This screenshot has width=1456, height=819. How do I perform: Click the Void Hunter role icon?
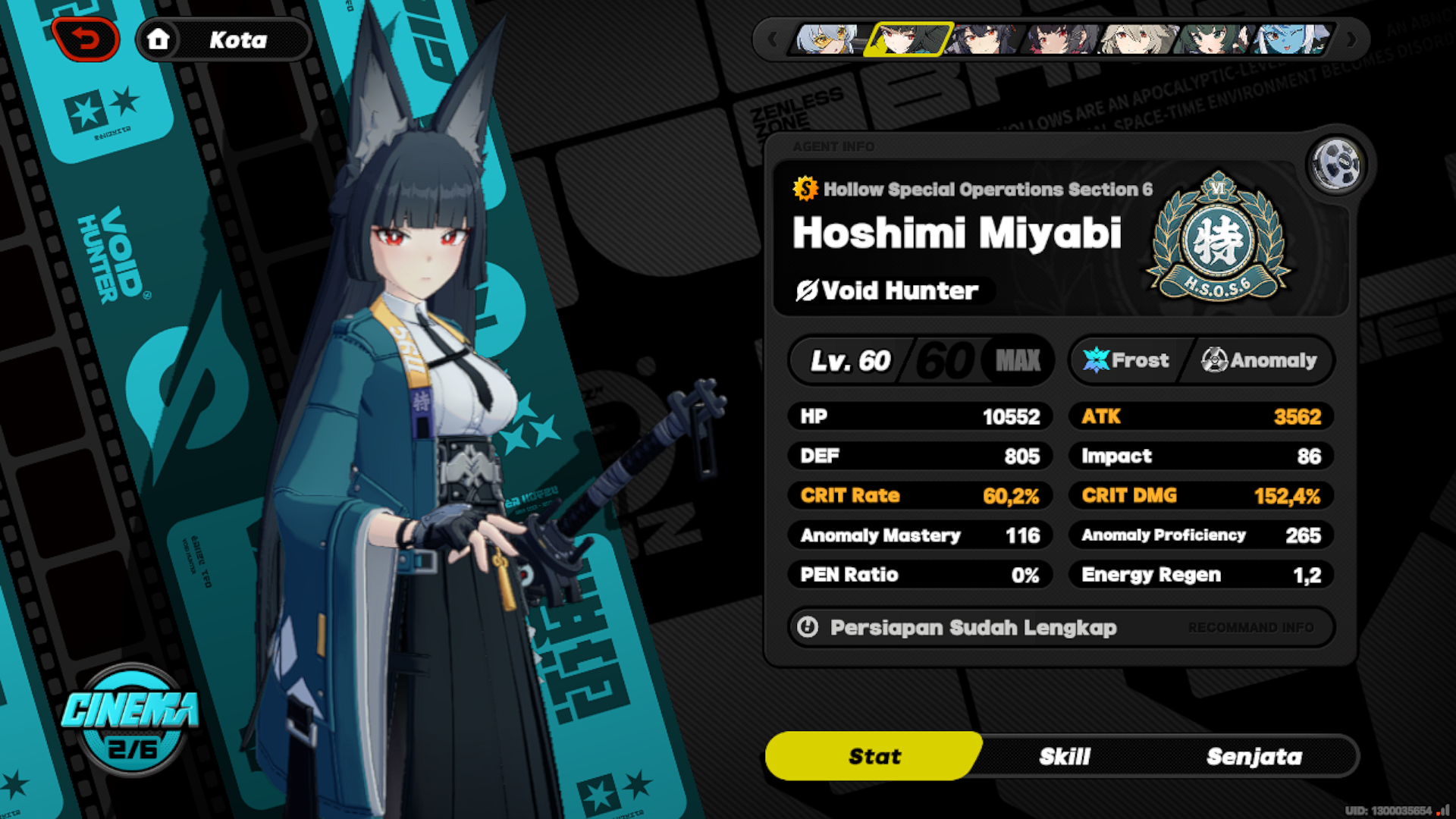[806, 290]
